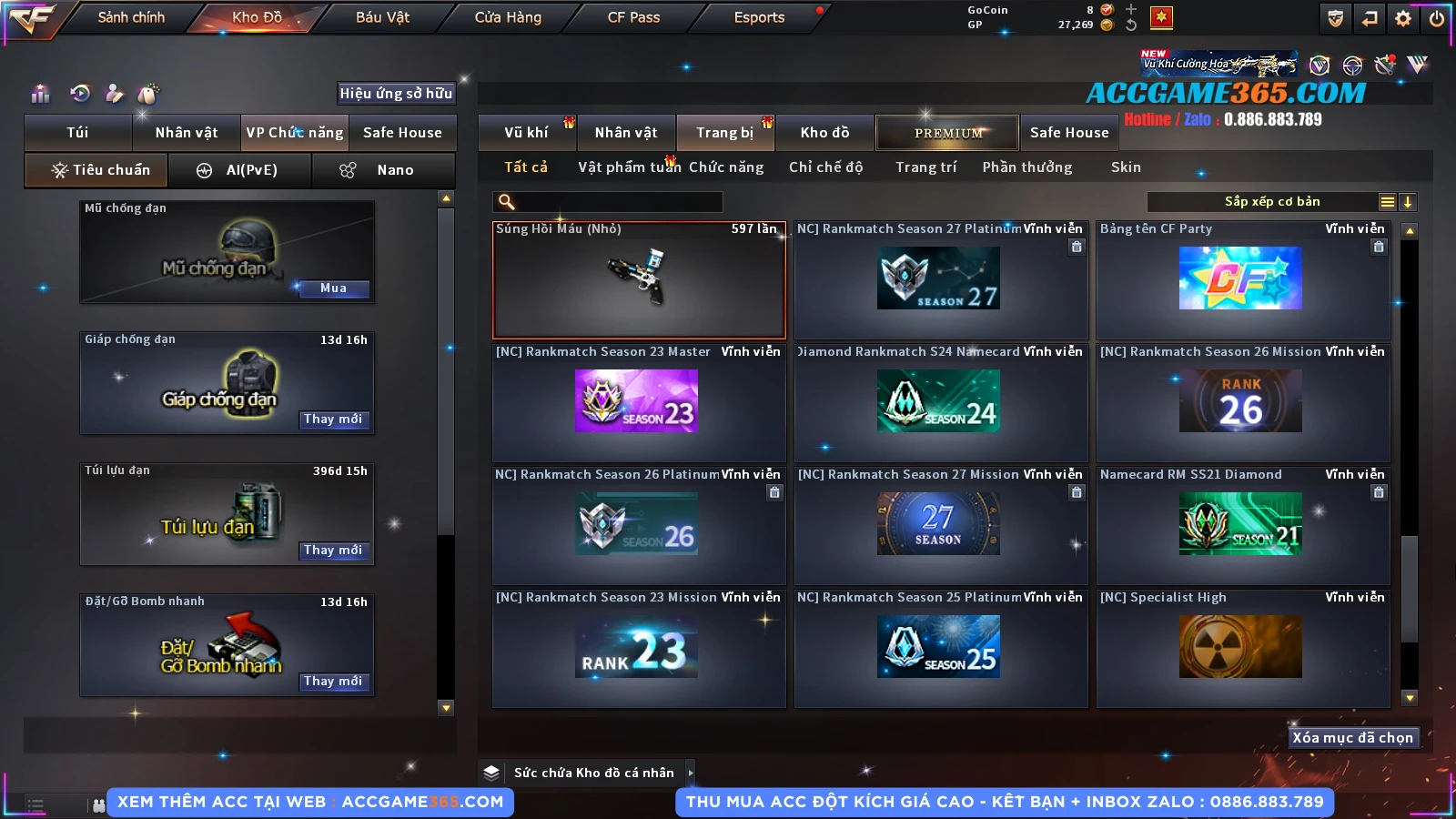Switch to the PREMIUM tab
Screen dimensions: 1456x819
(x=947, y=133)
